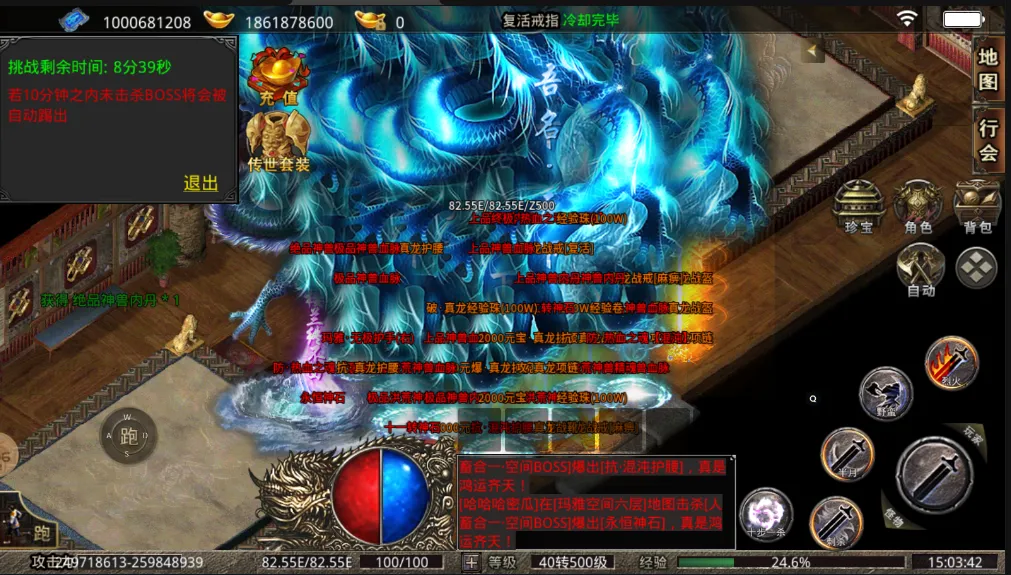Toggle 自动 auto-battle
1011x575 pixels.
point(920,268)
